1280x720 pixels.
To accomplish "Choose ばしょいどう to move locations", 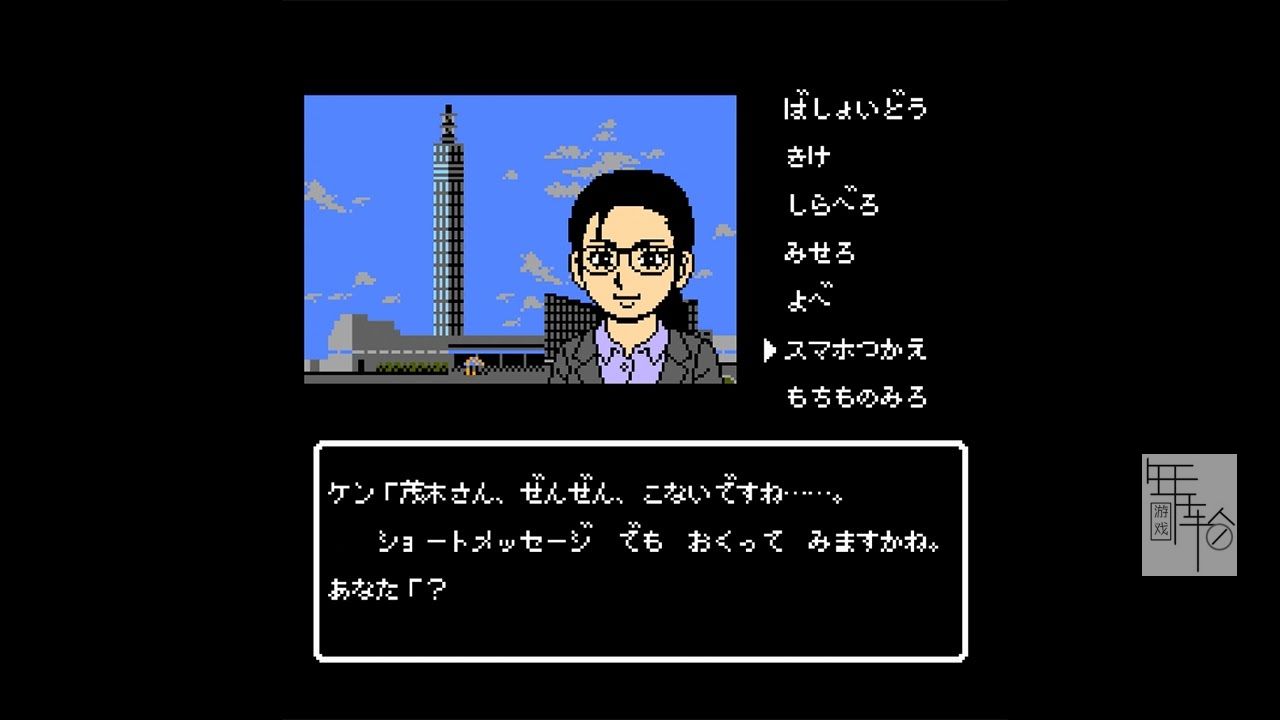I will click(x=855, y=108).
